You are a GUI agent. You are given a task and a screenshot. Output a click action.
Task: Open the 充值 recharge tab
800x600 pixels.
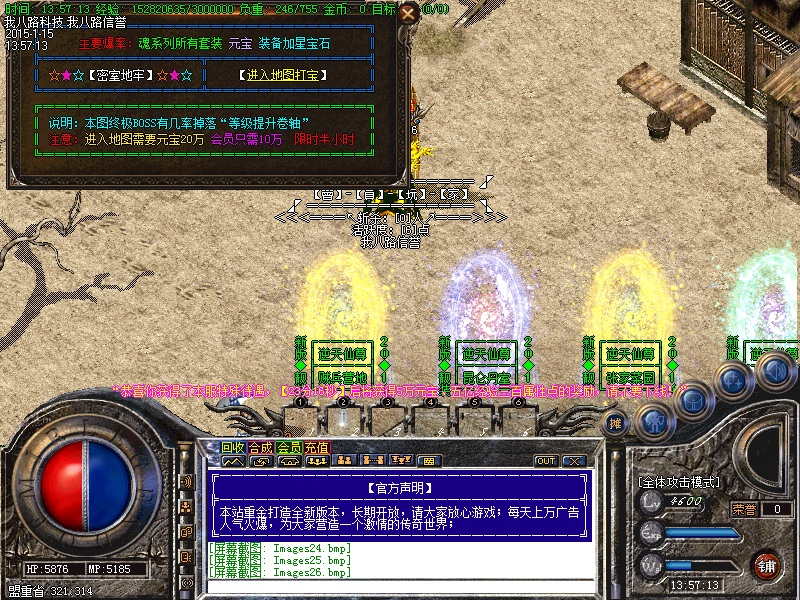[317, 448]
